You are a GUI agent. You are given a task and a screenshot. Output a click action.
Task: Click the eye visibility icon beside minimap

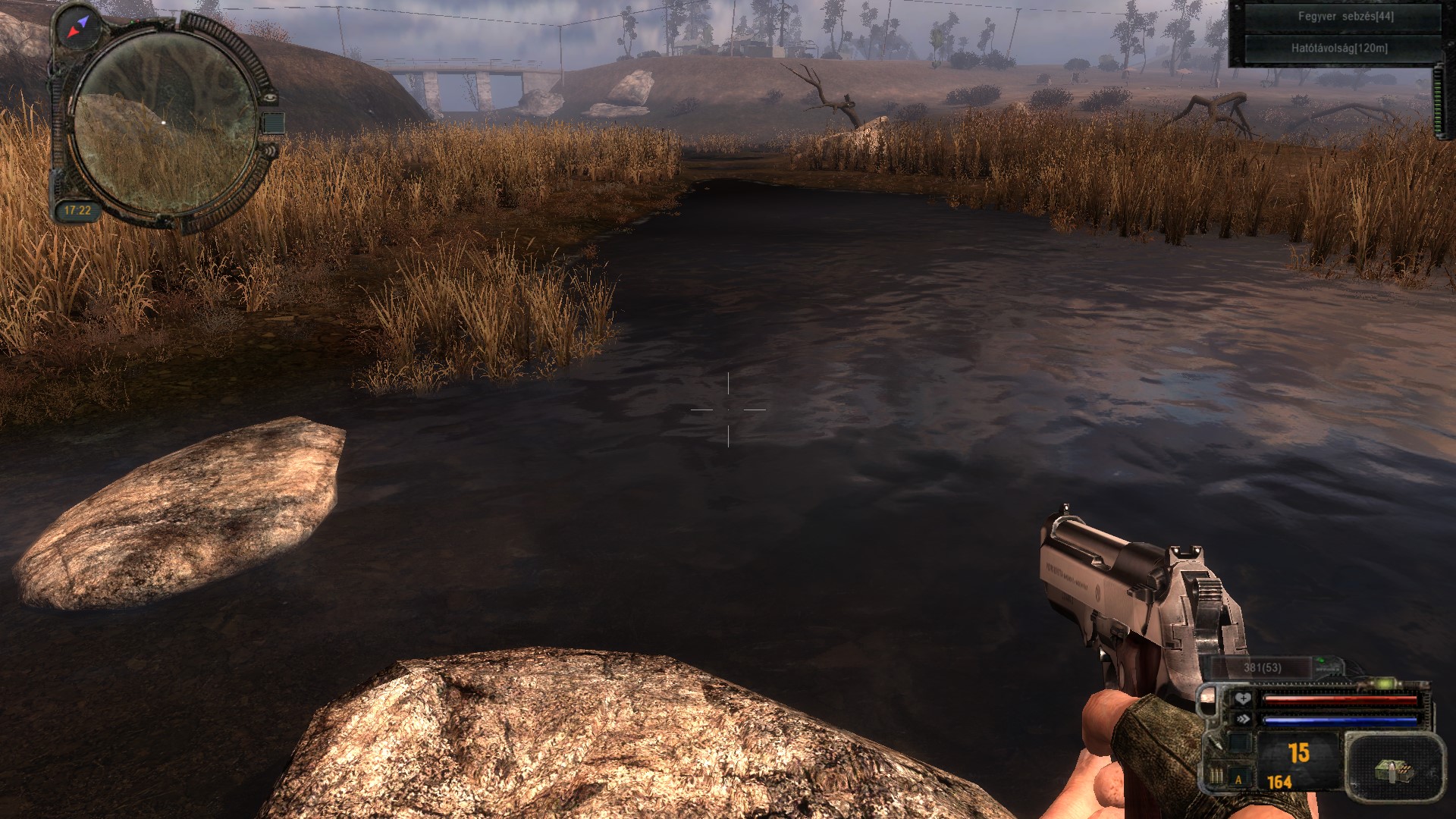271,97
